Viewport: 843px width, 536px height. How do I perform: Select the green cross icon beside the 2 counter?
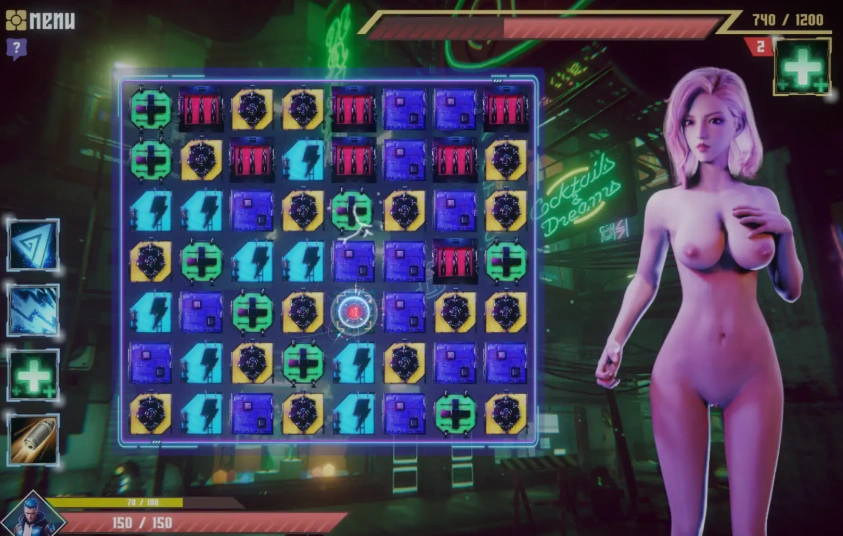[802, 68]
